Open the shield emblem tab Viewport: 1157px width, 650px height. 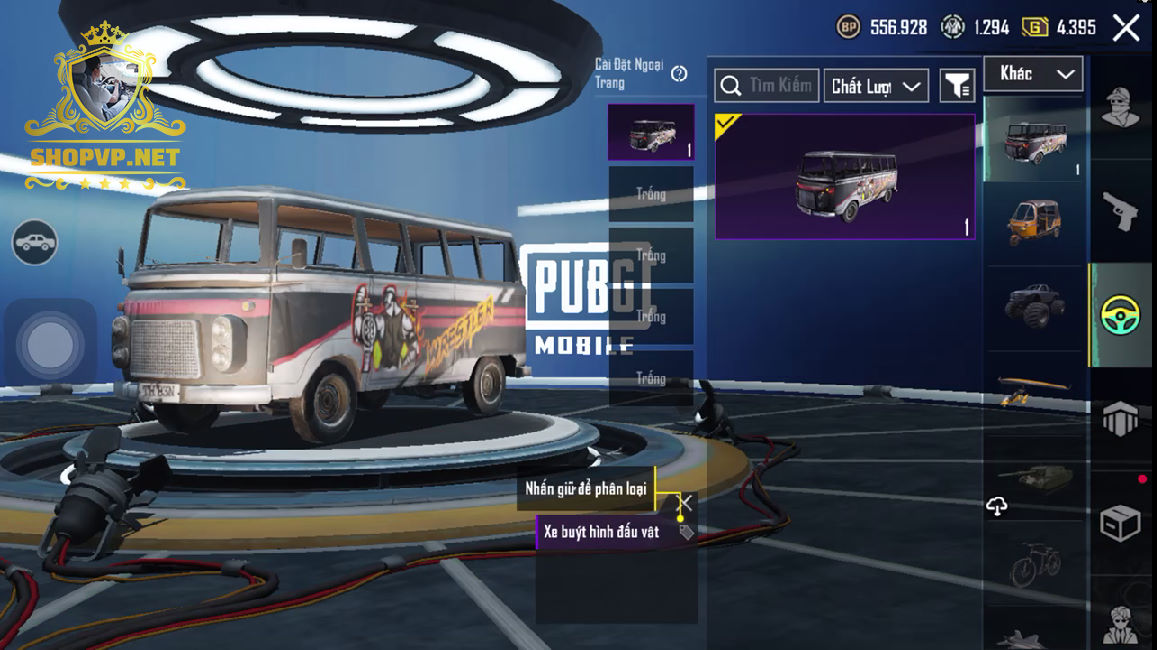(x=1121, y=419)
